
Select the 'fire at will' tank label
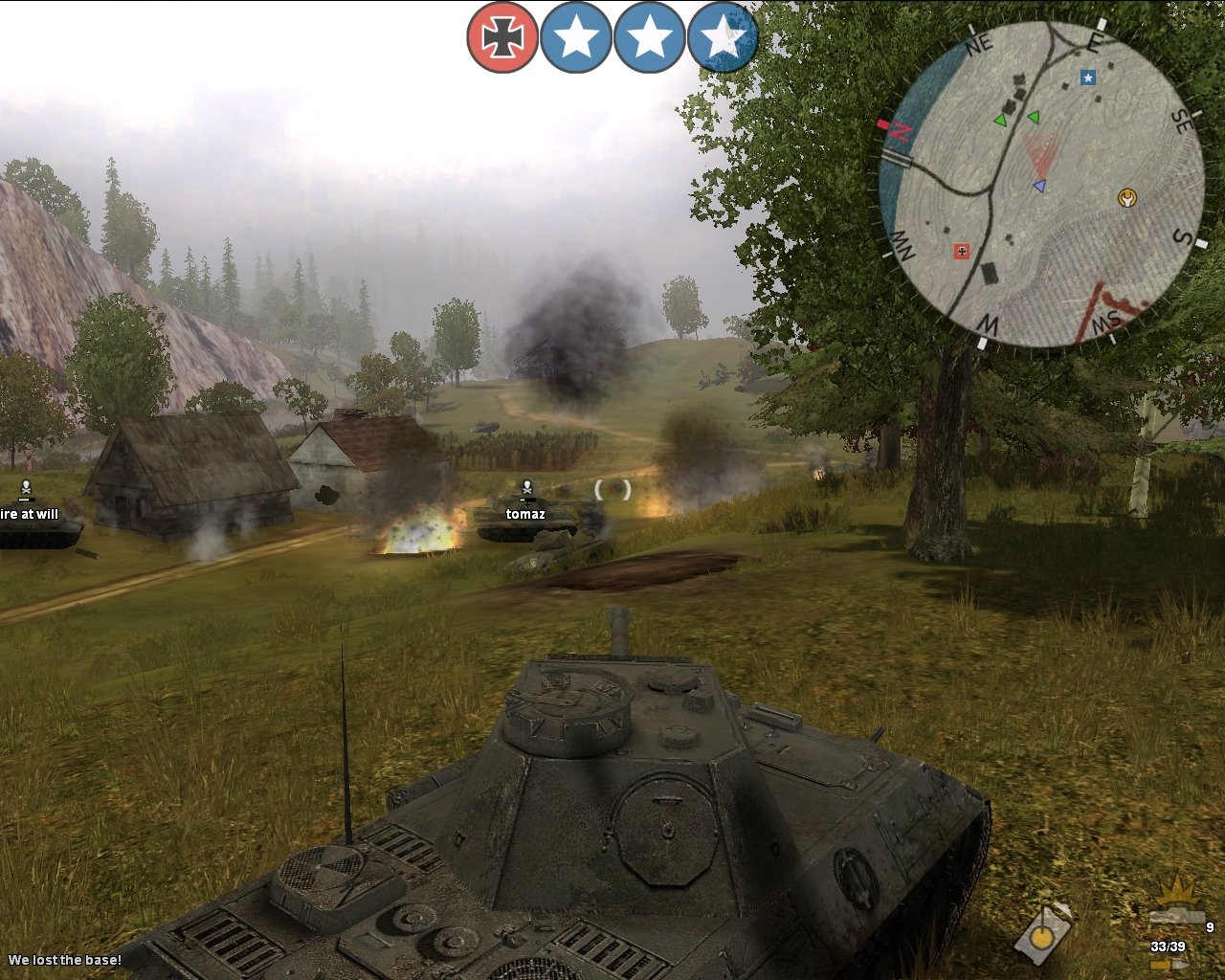tap(30, 514)
